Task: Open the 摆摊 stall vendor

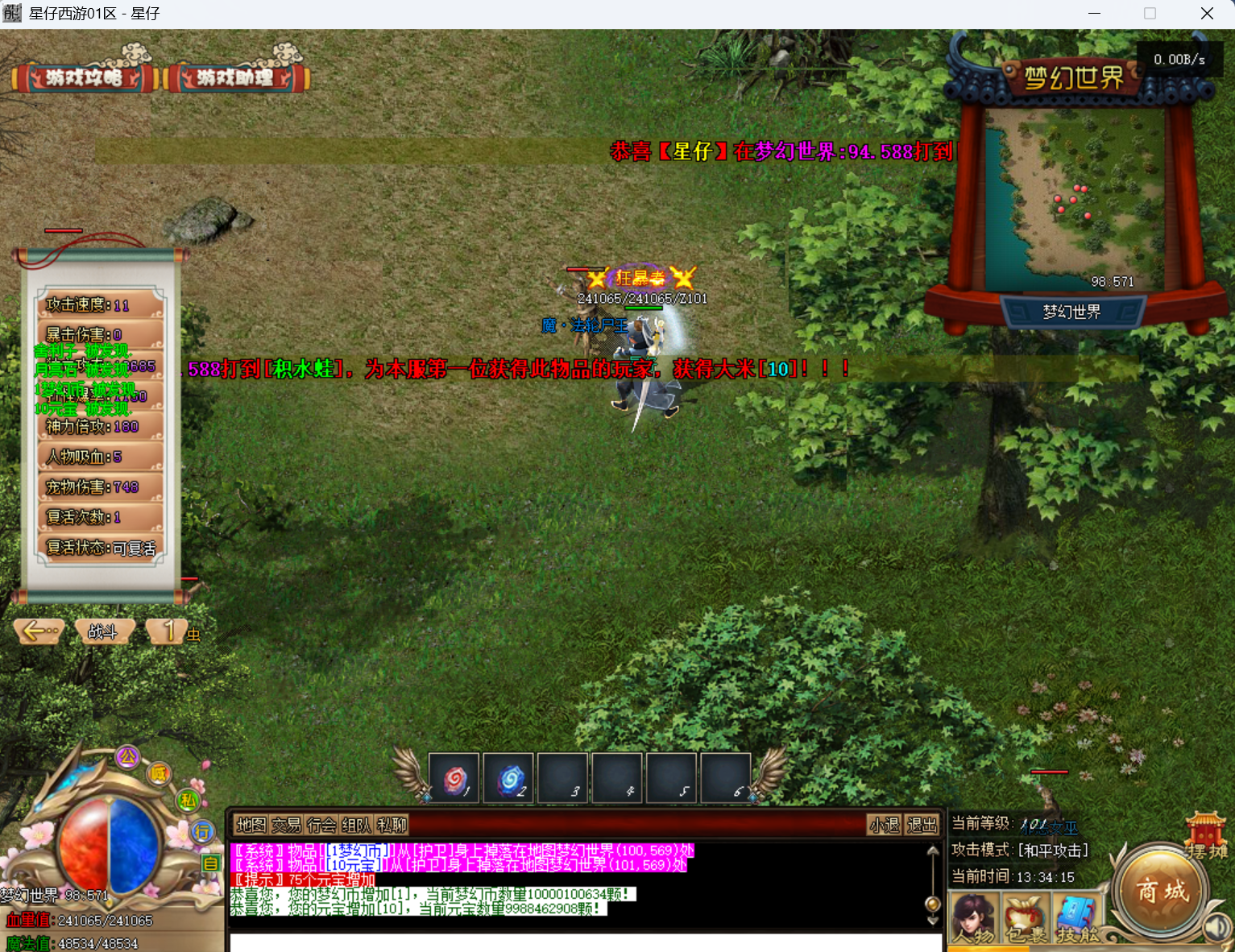Action: pyautogui.click(x=1206, y=838)
